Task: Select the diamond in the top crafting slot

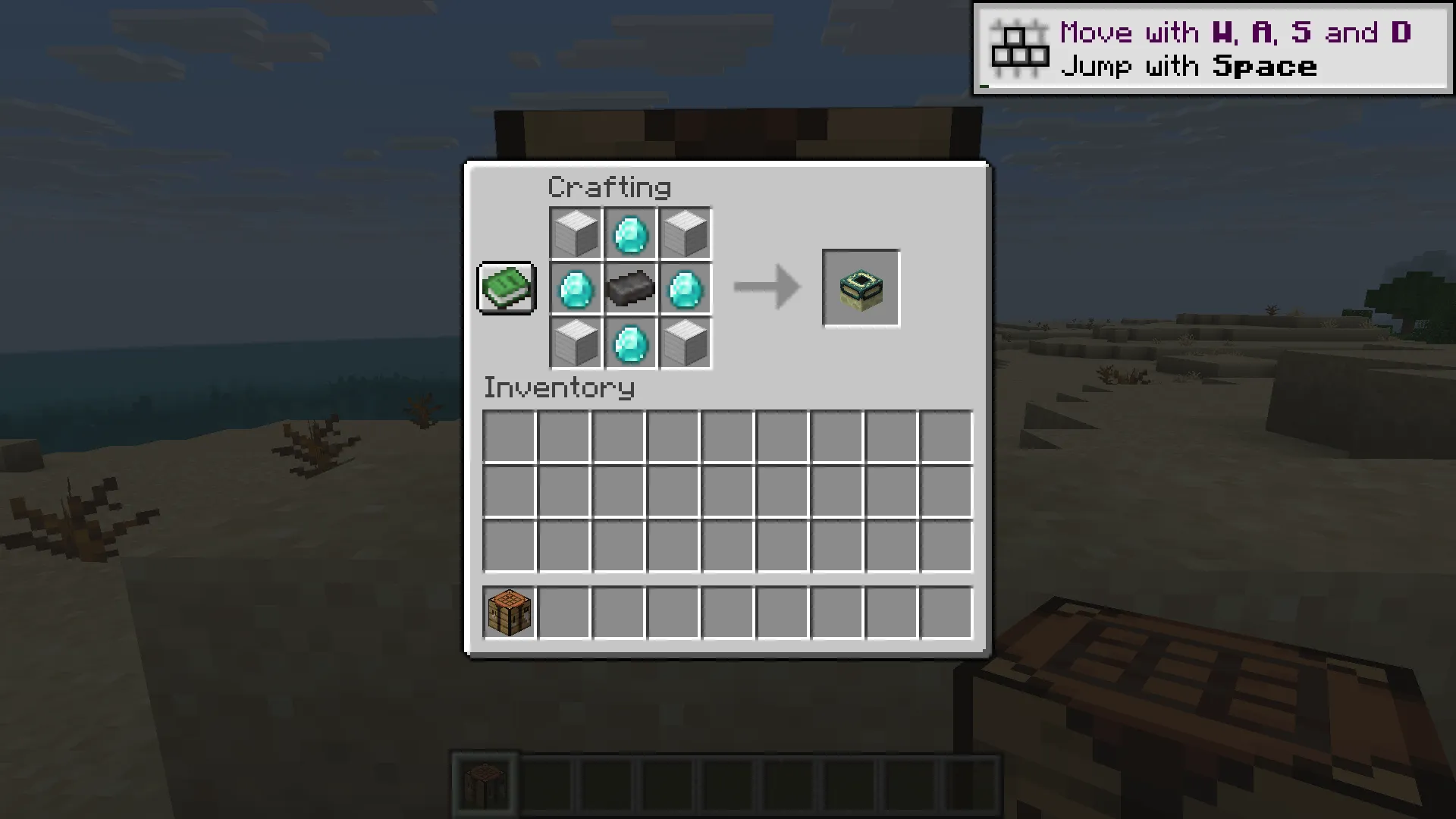Action: coord(630,233)
